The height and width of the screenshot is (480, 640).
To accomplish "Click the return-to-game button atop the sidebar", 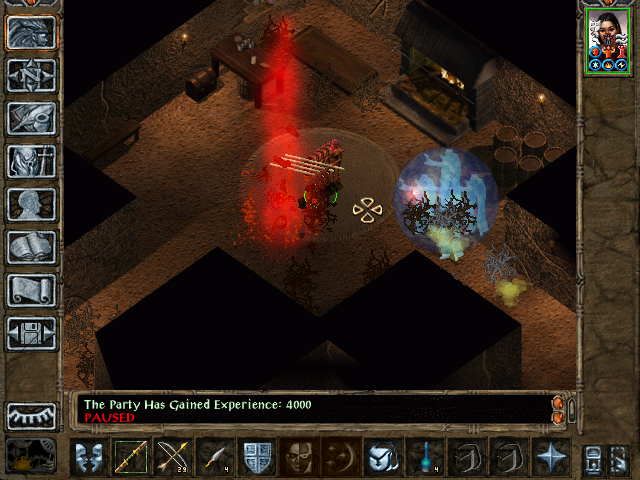I will click(x=32, y=32).
